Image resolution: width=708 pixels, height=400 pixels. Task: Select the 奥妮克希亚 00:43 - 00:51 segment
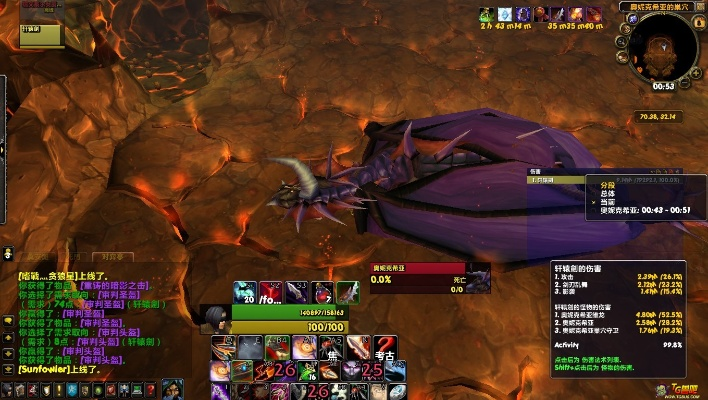[x=638, y=209]
